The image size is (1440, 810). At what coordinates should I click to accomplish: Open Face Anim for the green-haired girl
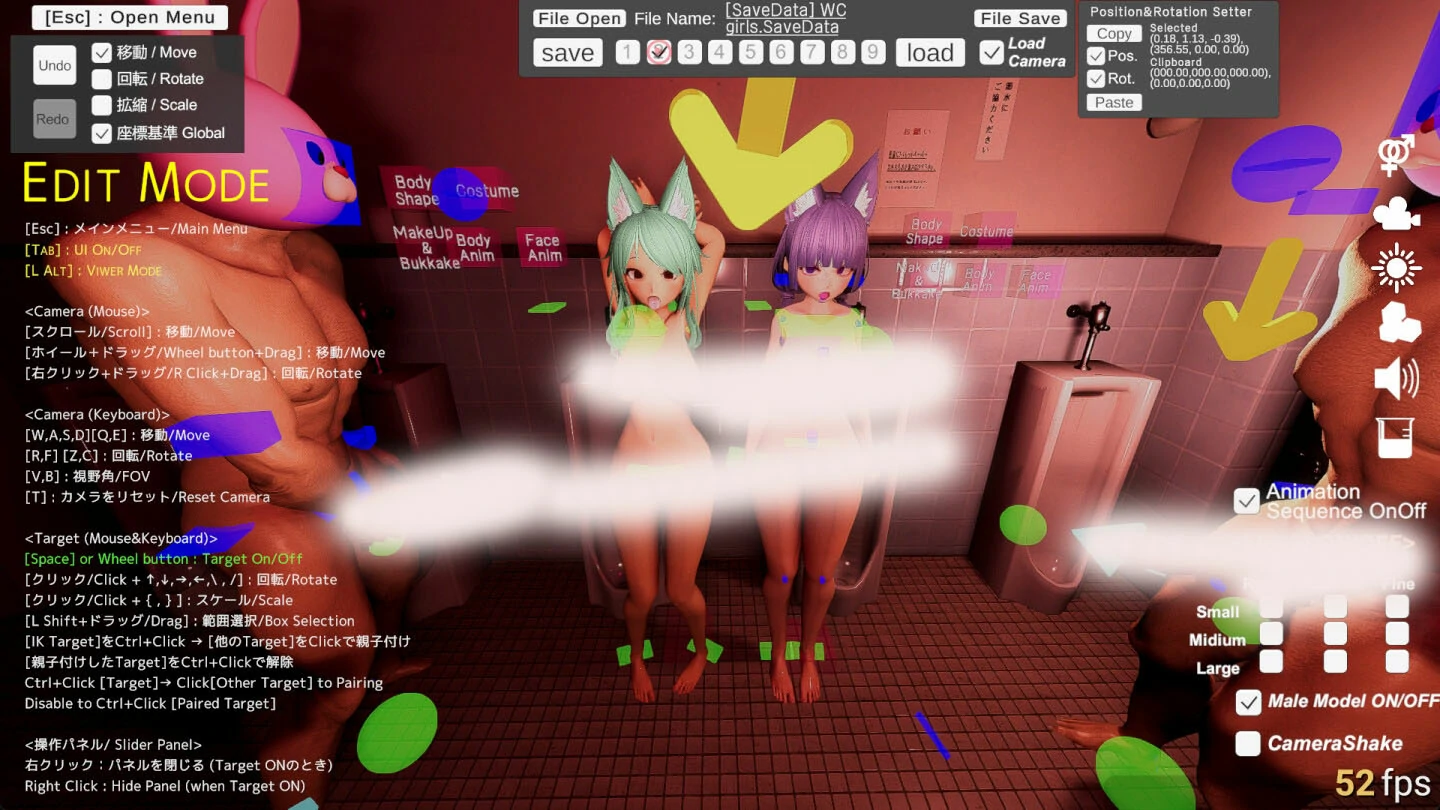point(543,246)
